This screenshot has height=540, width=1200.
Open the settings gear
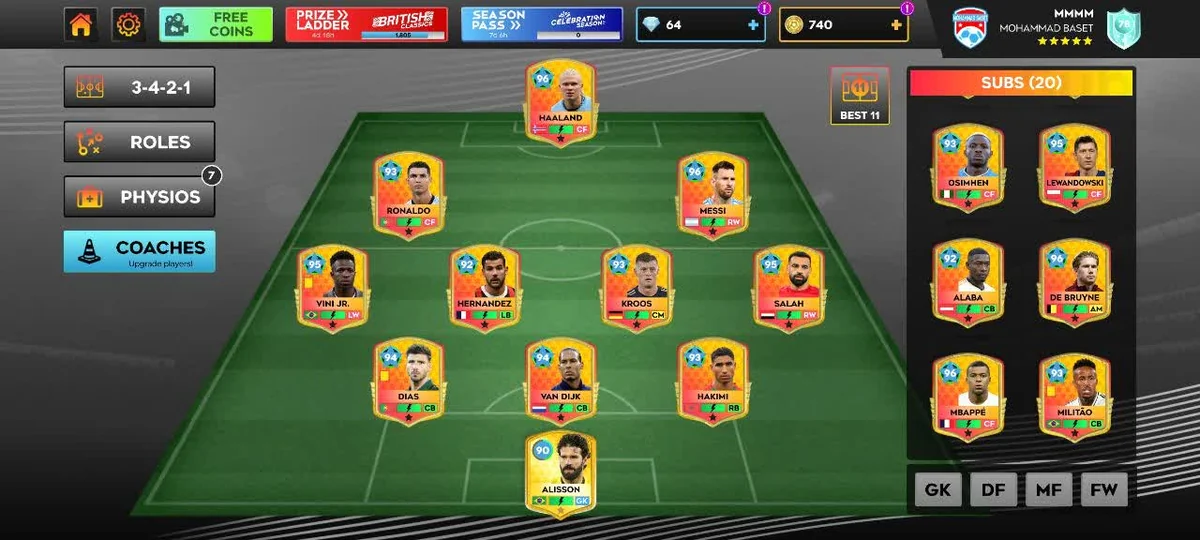(128, 25)
